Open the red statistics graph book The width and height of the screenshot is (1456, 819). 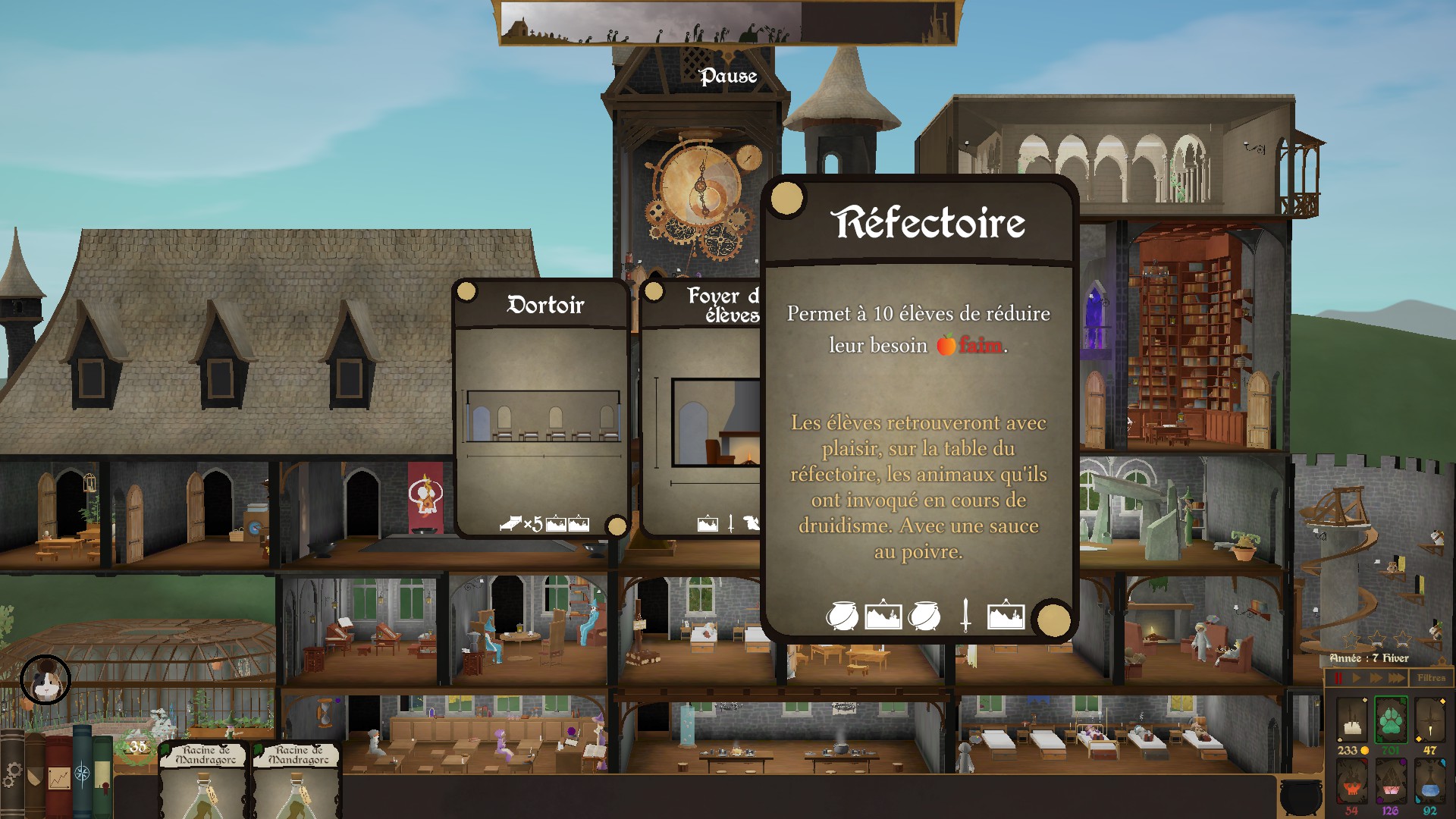[x=58, y=777]
